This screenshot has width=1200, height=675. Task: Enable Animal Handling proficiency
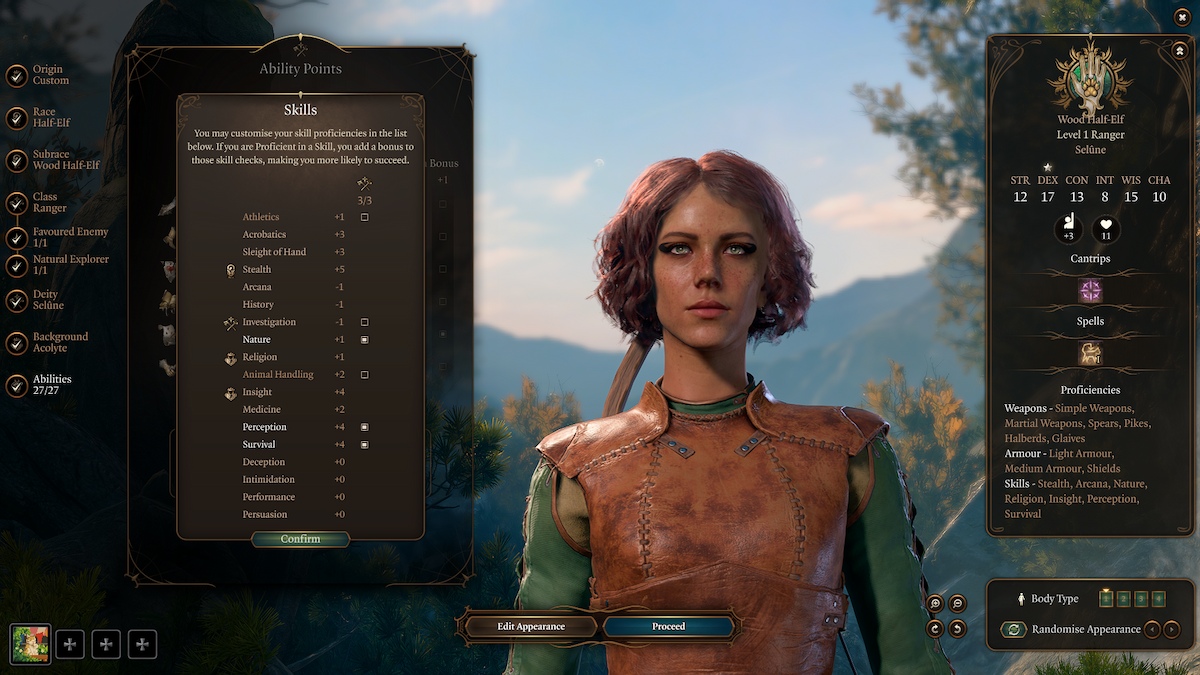tap(365, 375)
